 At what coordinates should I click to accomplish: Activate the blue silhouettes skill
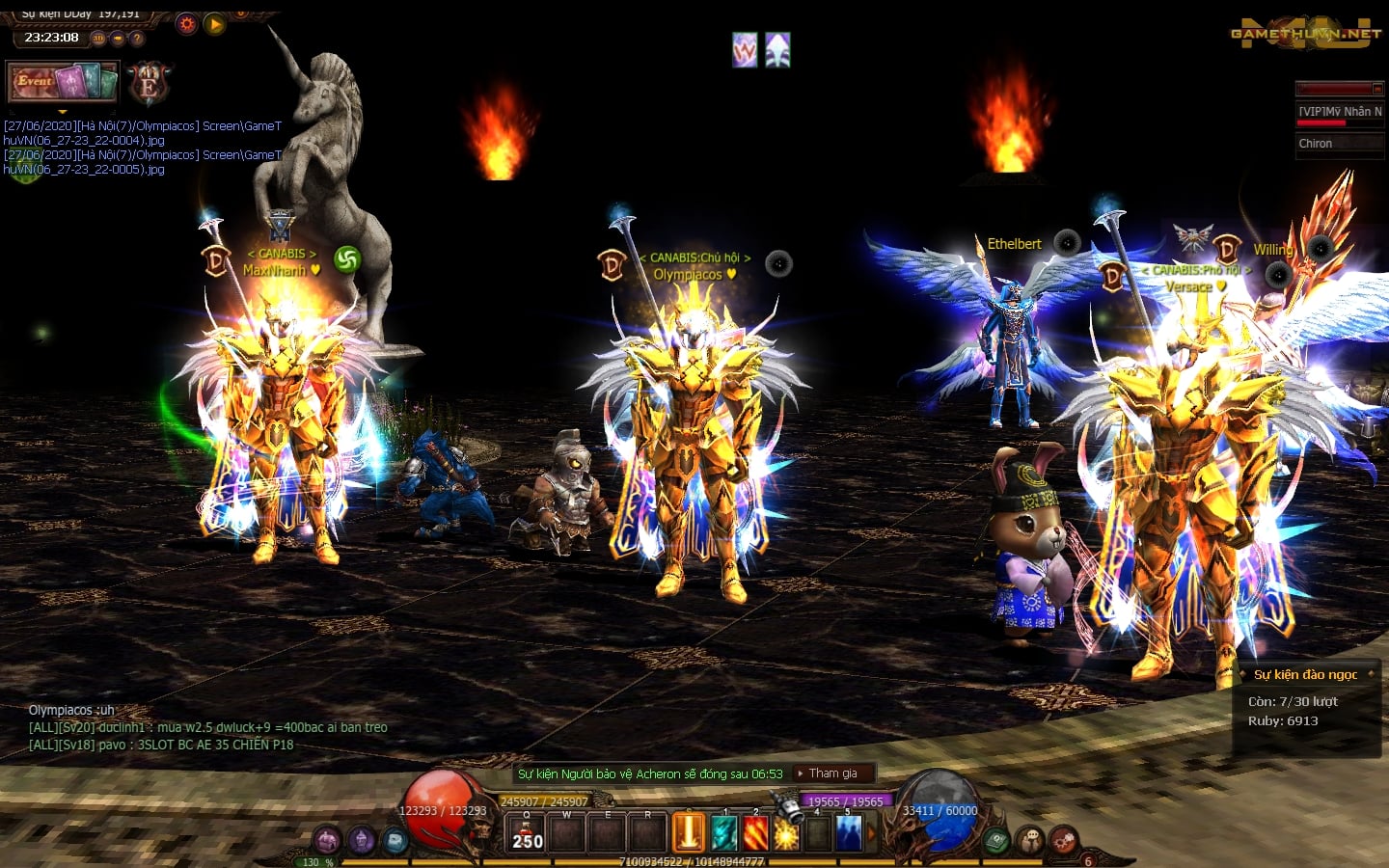pyautogui.click(x=849, y=833)
